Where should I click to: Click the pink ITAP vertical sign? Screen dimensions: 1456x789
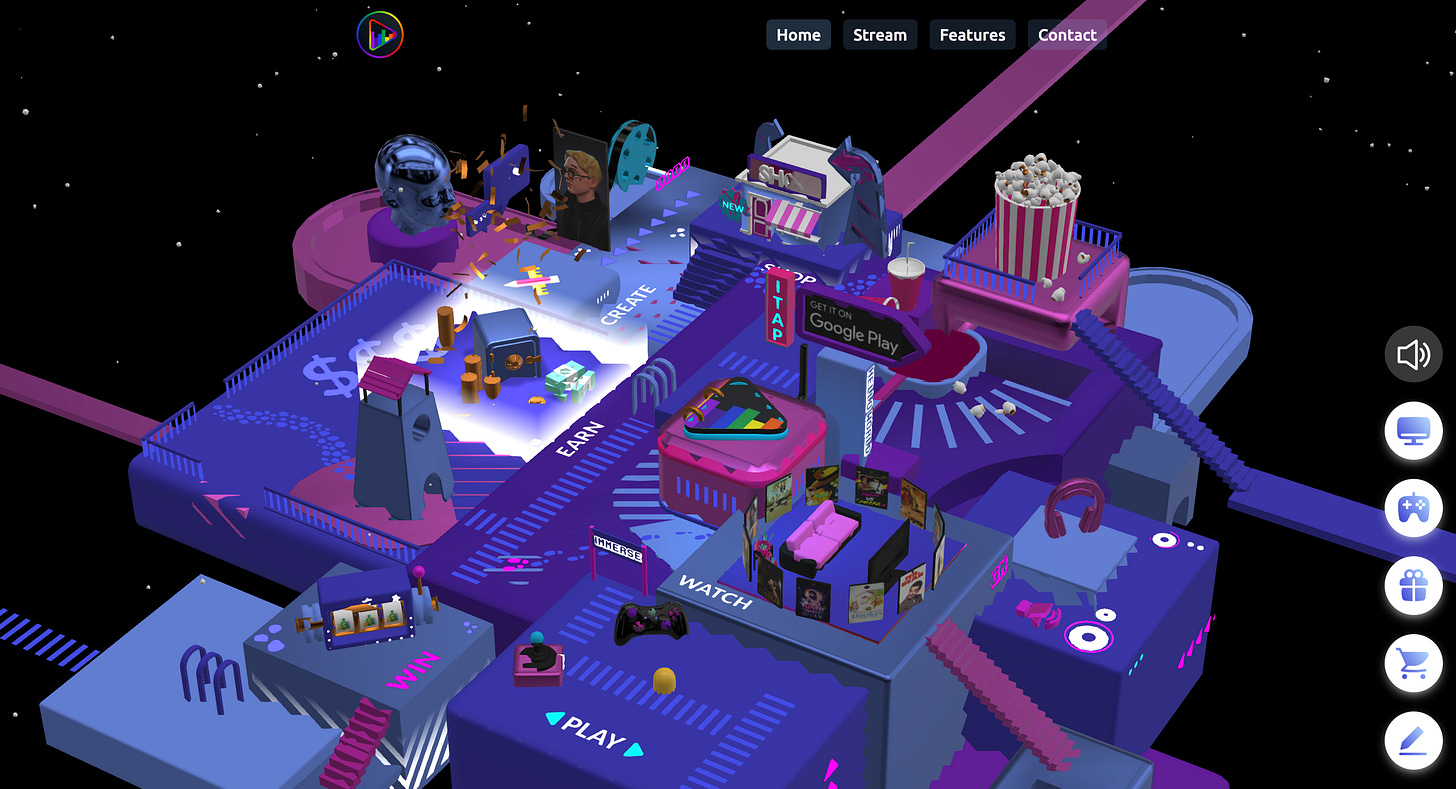[780, 308]
